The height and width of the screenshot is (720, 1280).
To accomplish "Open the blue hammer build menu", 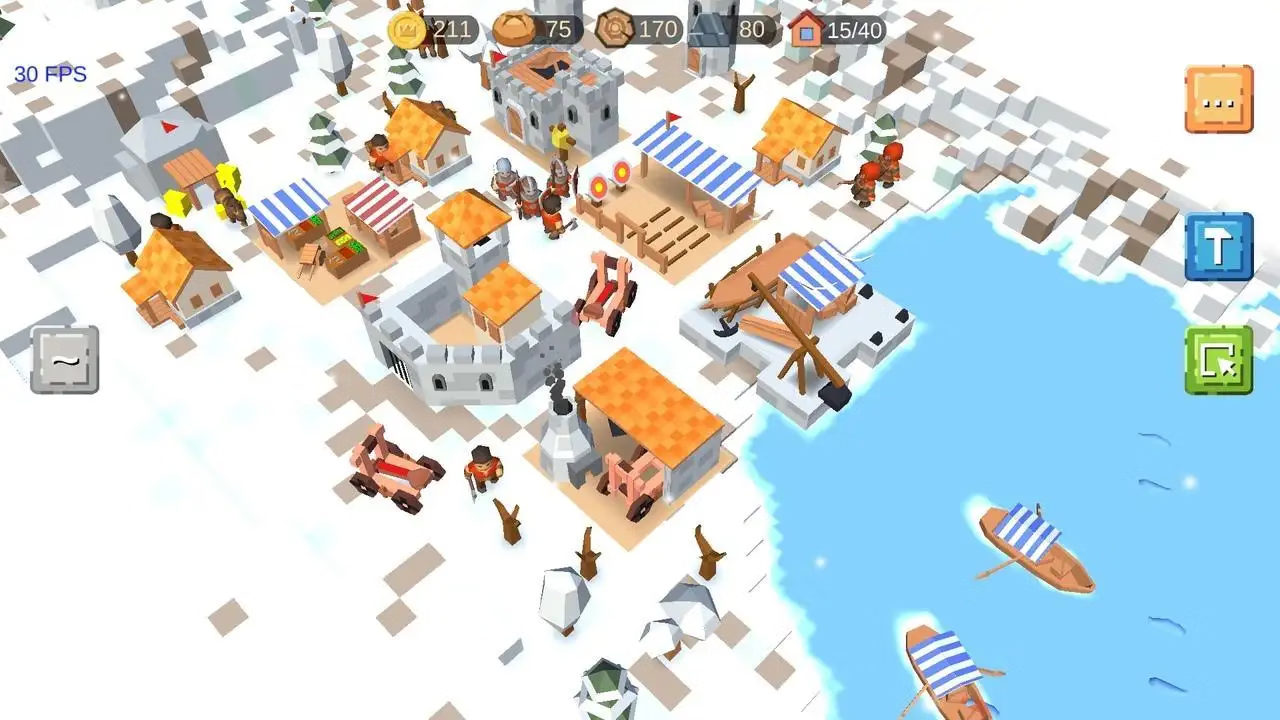I will point(1218,247).
